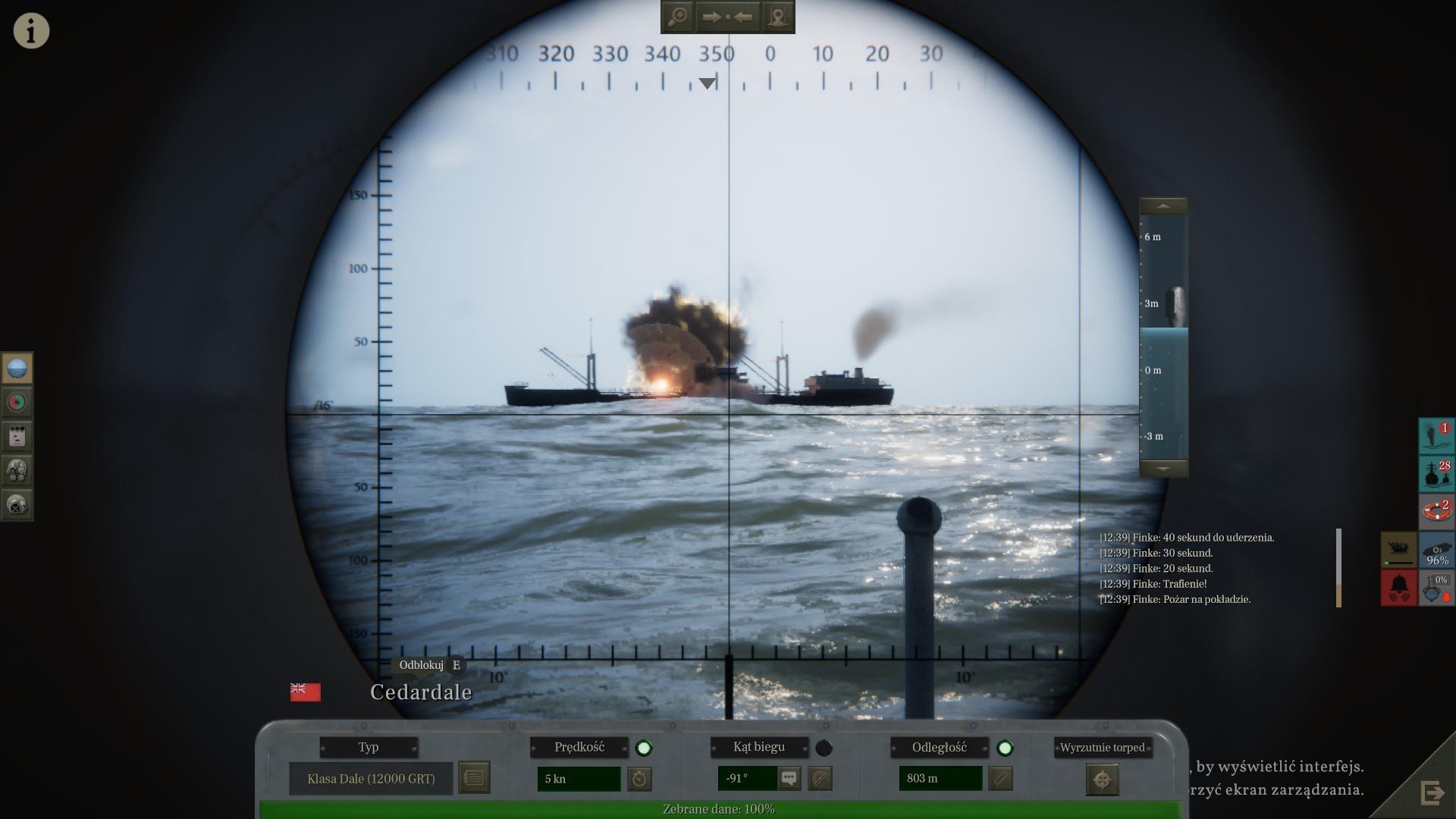
Task: Raise periscope with the top arrow
Action: (1163, 206)
